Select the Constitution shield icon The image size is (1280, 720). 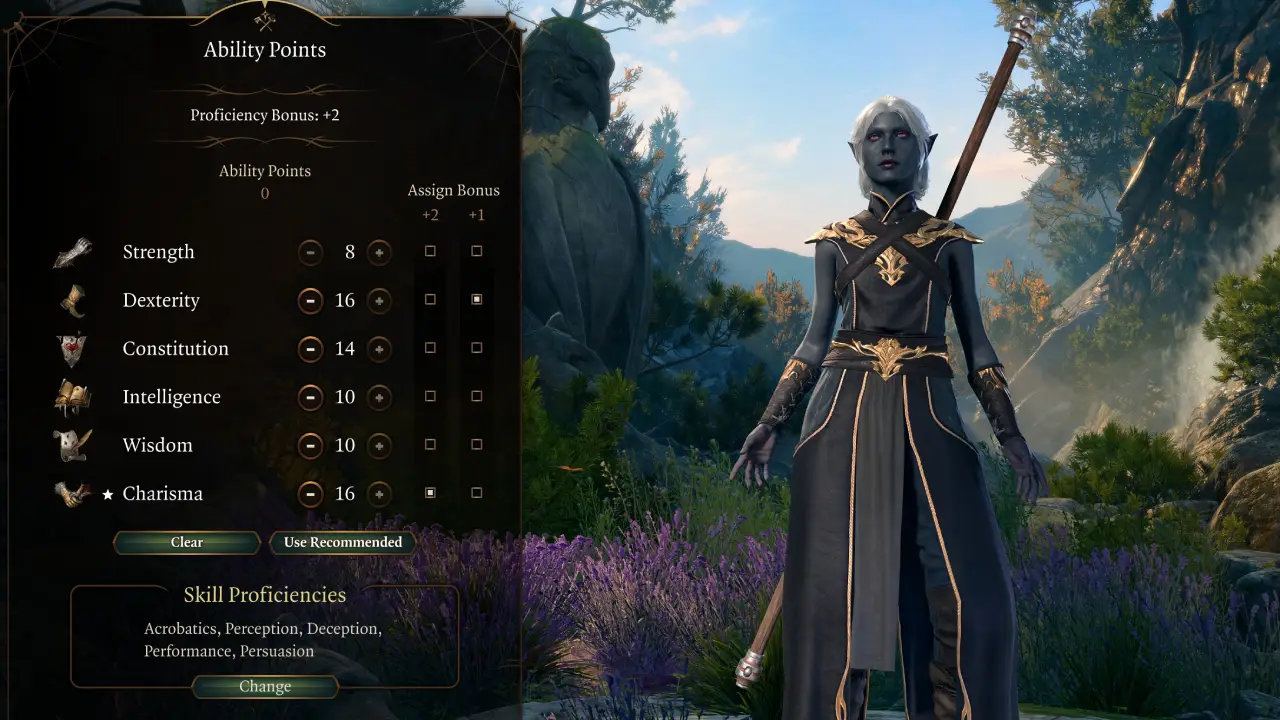[x=72, y=347]
